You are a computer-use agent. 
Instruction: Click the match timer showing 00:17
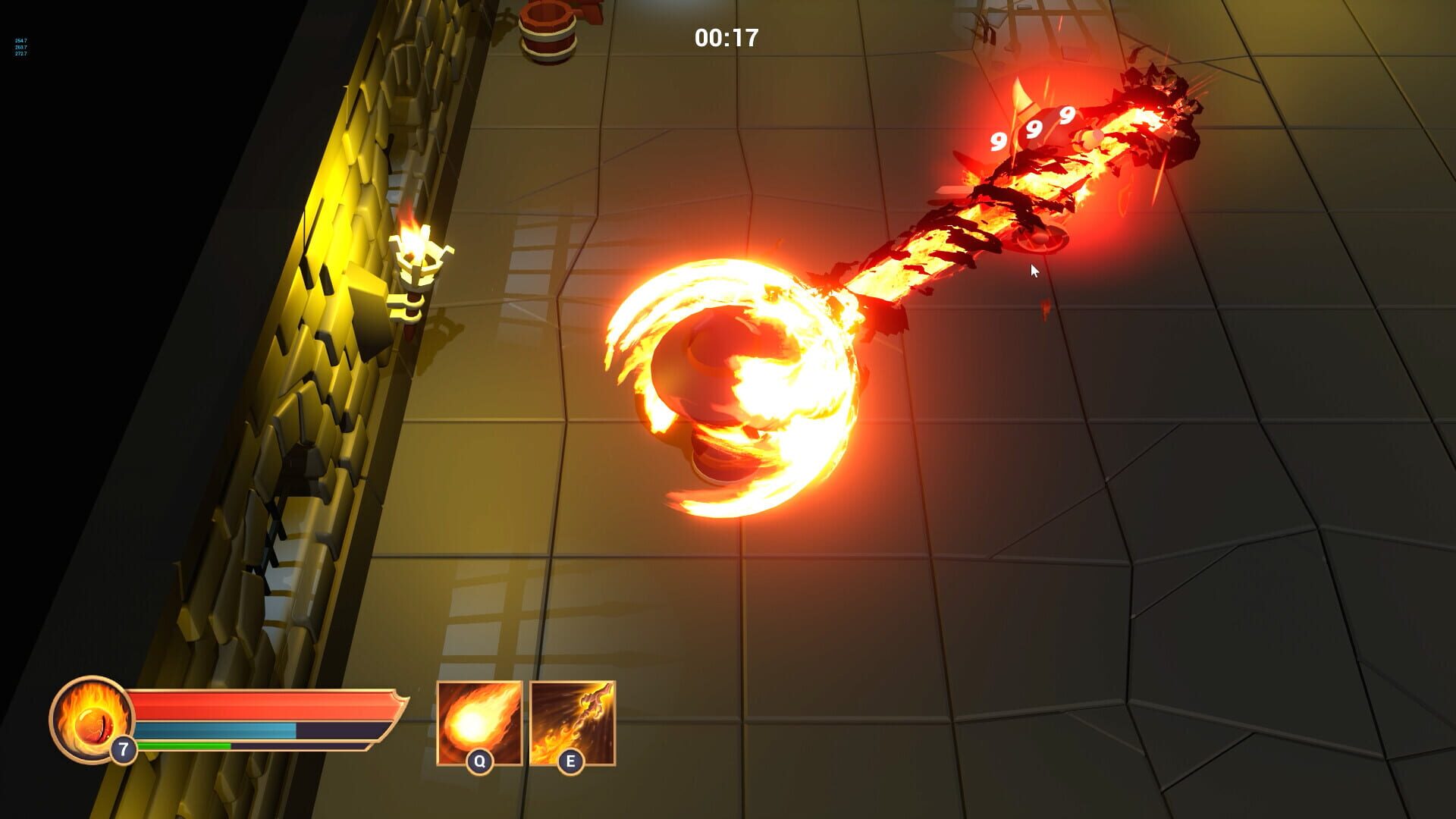[x=726, y=36]
